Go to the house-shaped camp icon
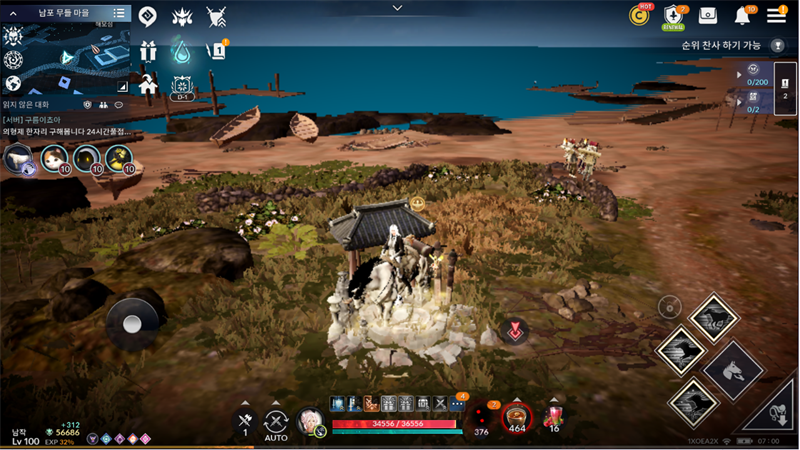The height and width of the screenshot is (450, 800). [x=148, y=84]
